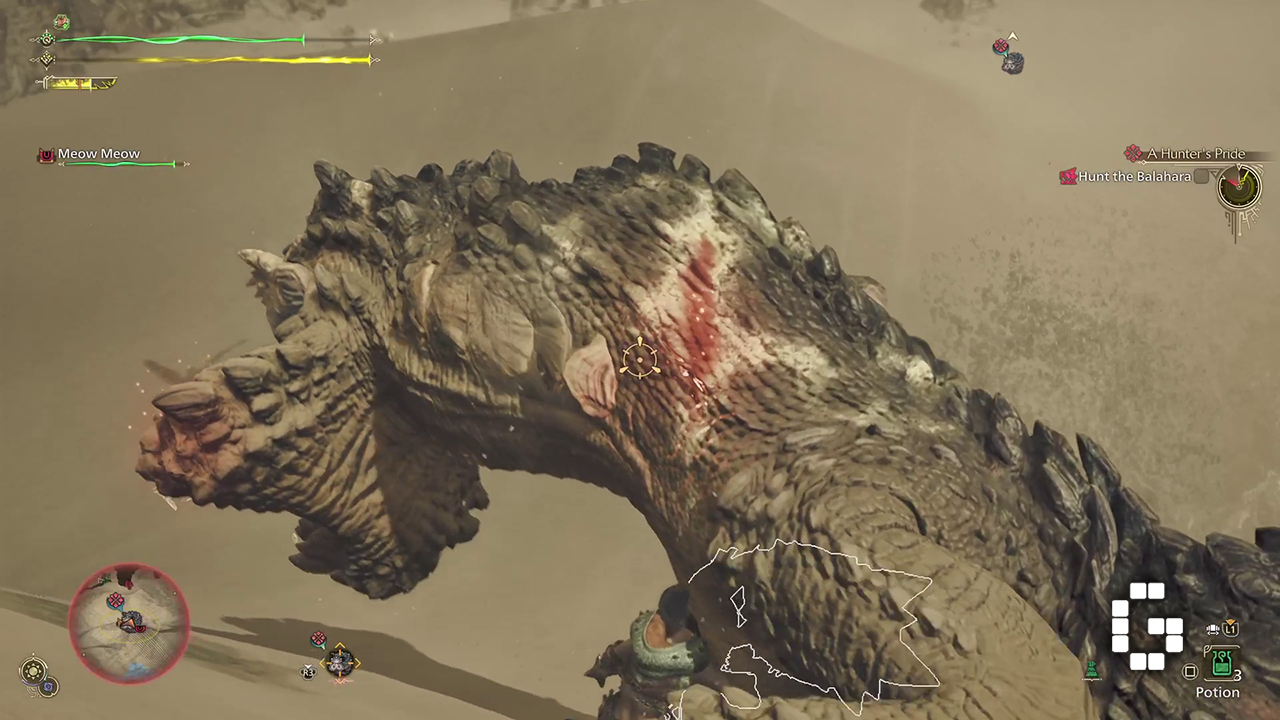Click the sun time-of-day indicator

tap(34, 670)
